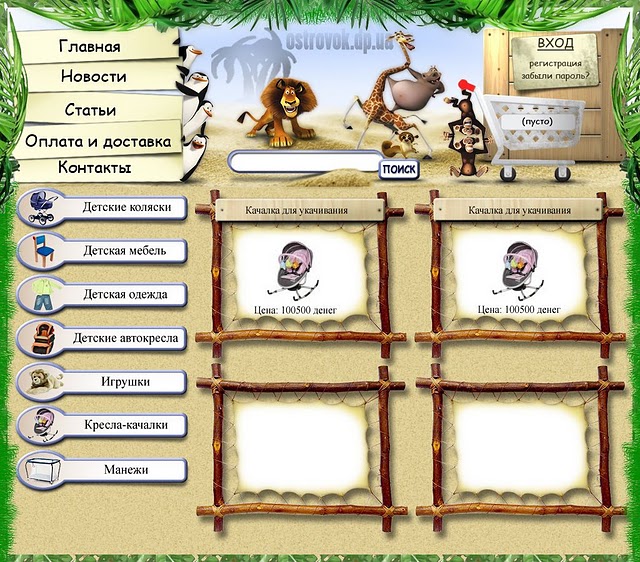Choose the Игрушки category
640x562 pixels.
[125, 382]
